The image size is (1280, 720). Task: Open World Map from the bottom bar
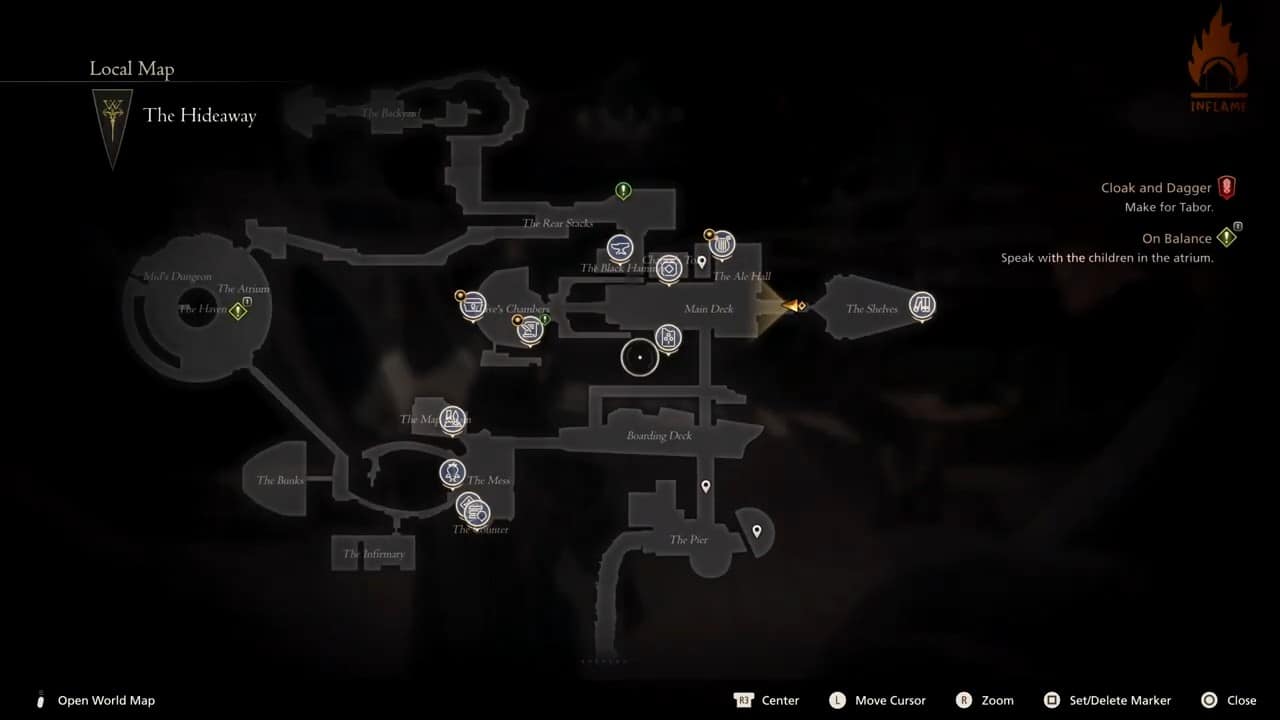click(106, 700)
